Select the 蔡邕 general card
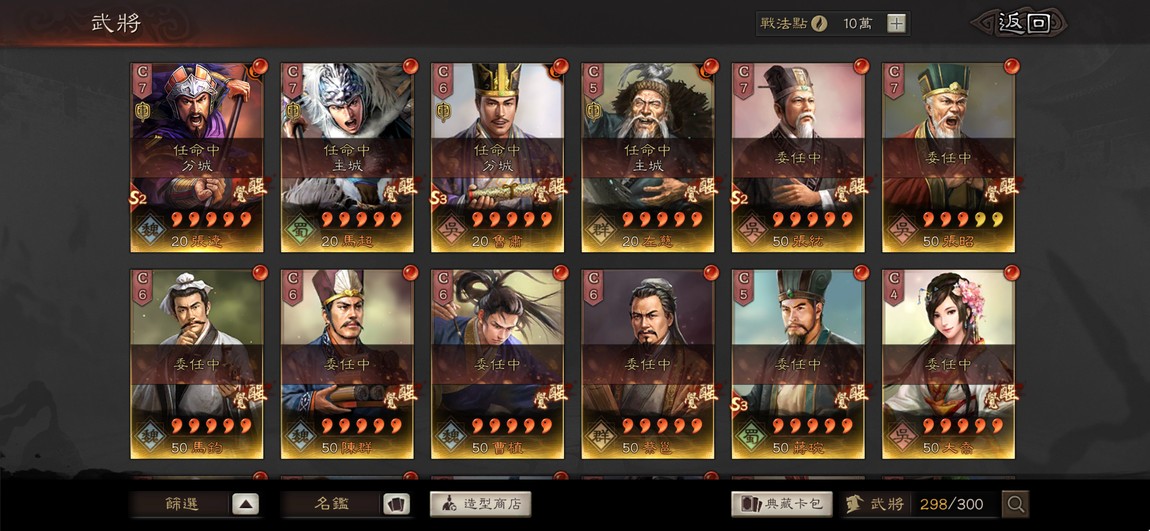Viewport: 1150px width, 531px height. coord(647,363)
